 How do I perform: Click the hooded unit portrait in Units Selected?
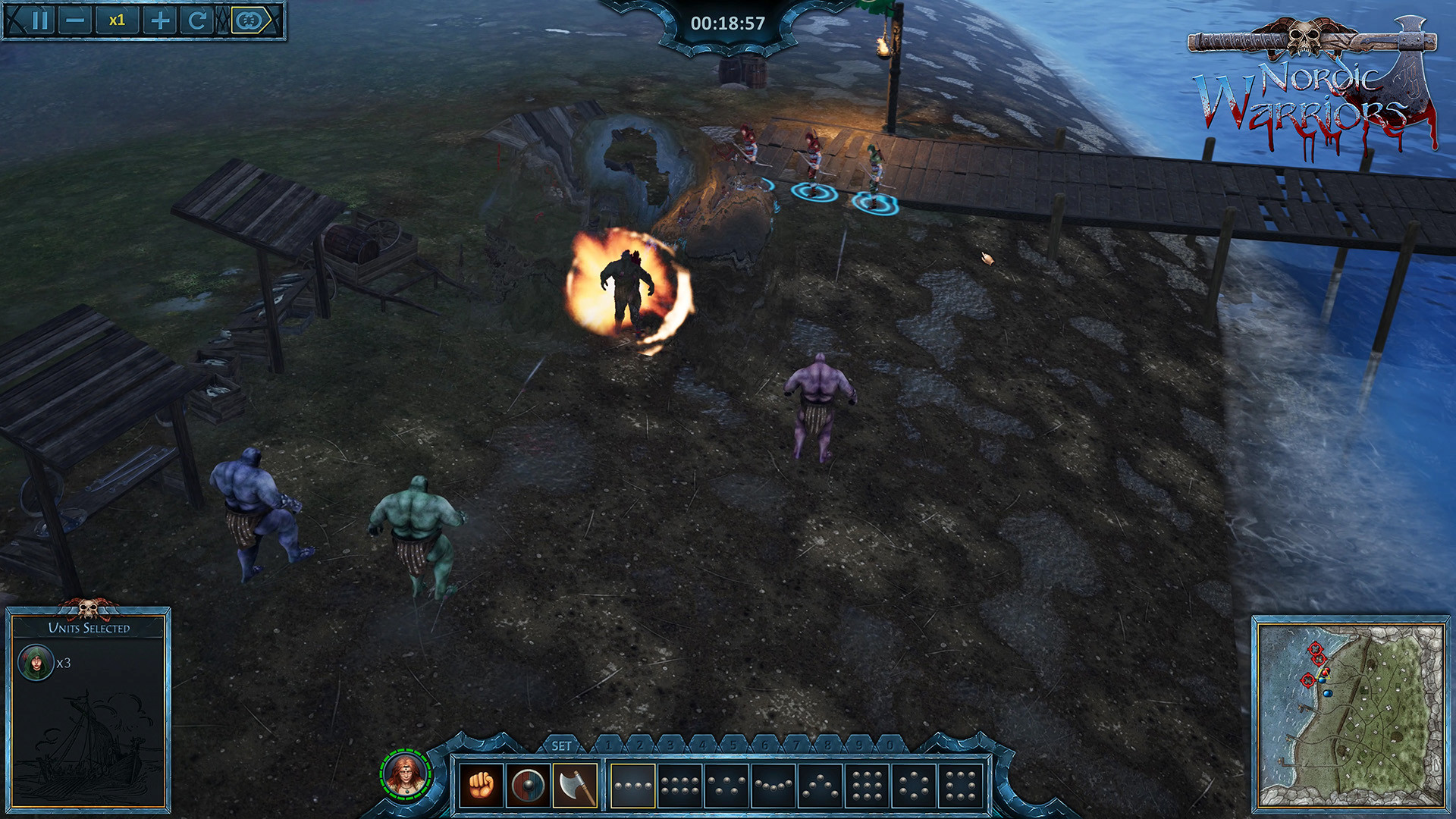click(36, 663)
